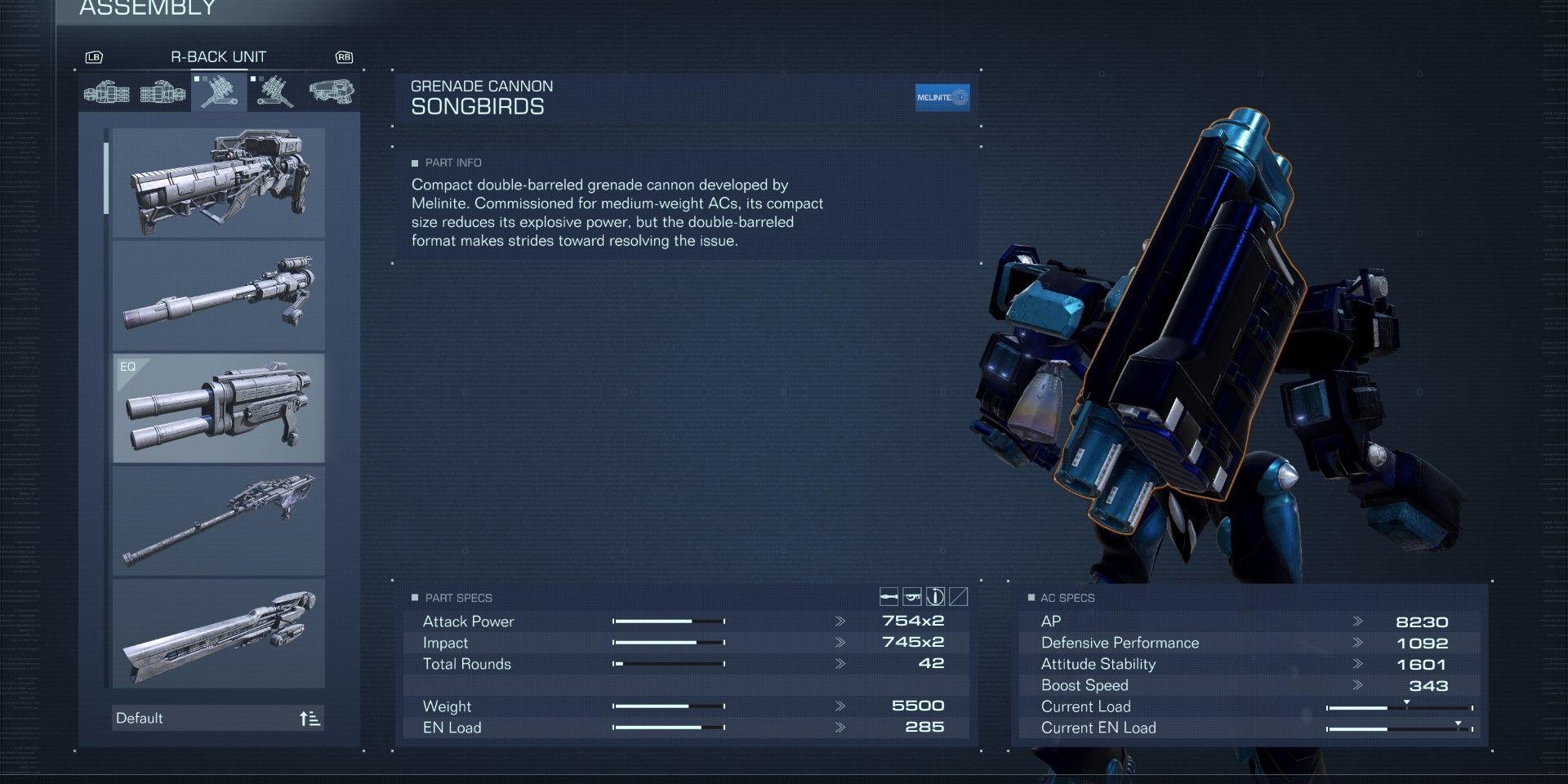The height and width of the screenshot is (784, 1568).
Task: Click the projectile spec display icon
Action: 889,598
